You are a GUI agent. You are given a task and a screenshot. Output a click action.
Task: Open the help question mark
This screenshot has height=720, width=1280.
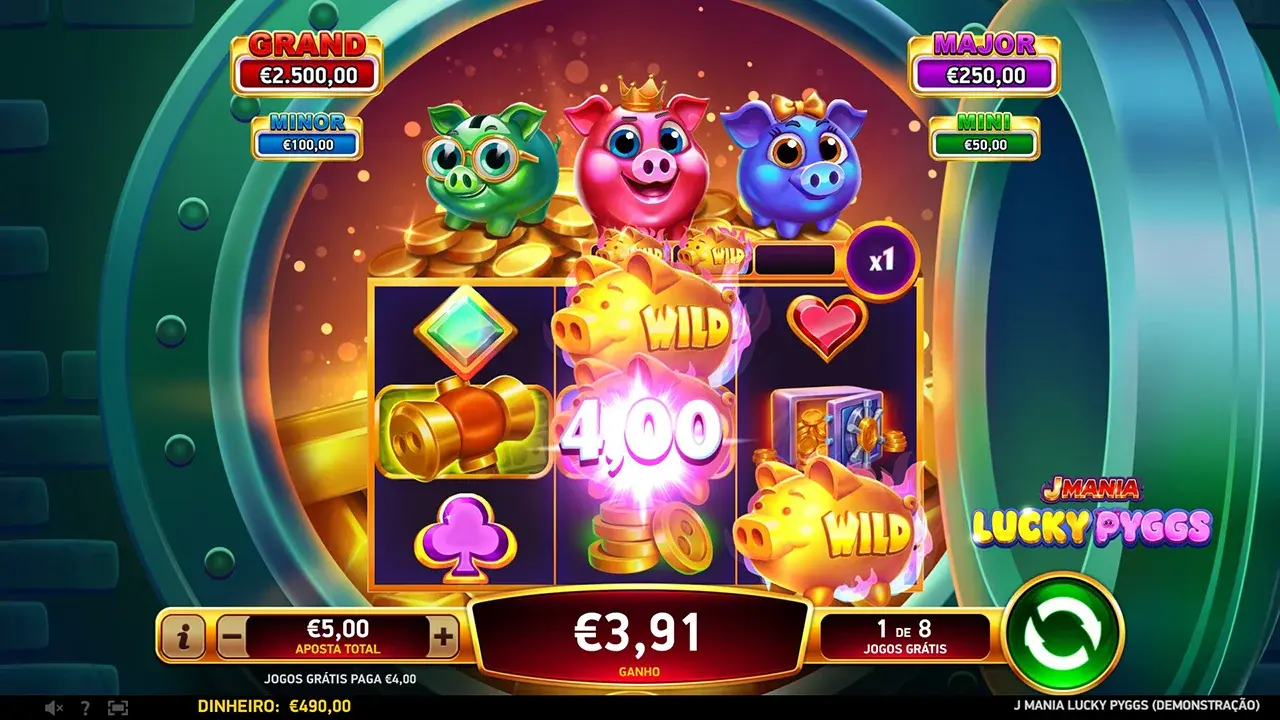click(x=85, y=707)
